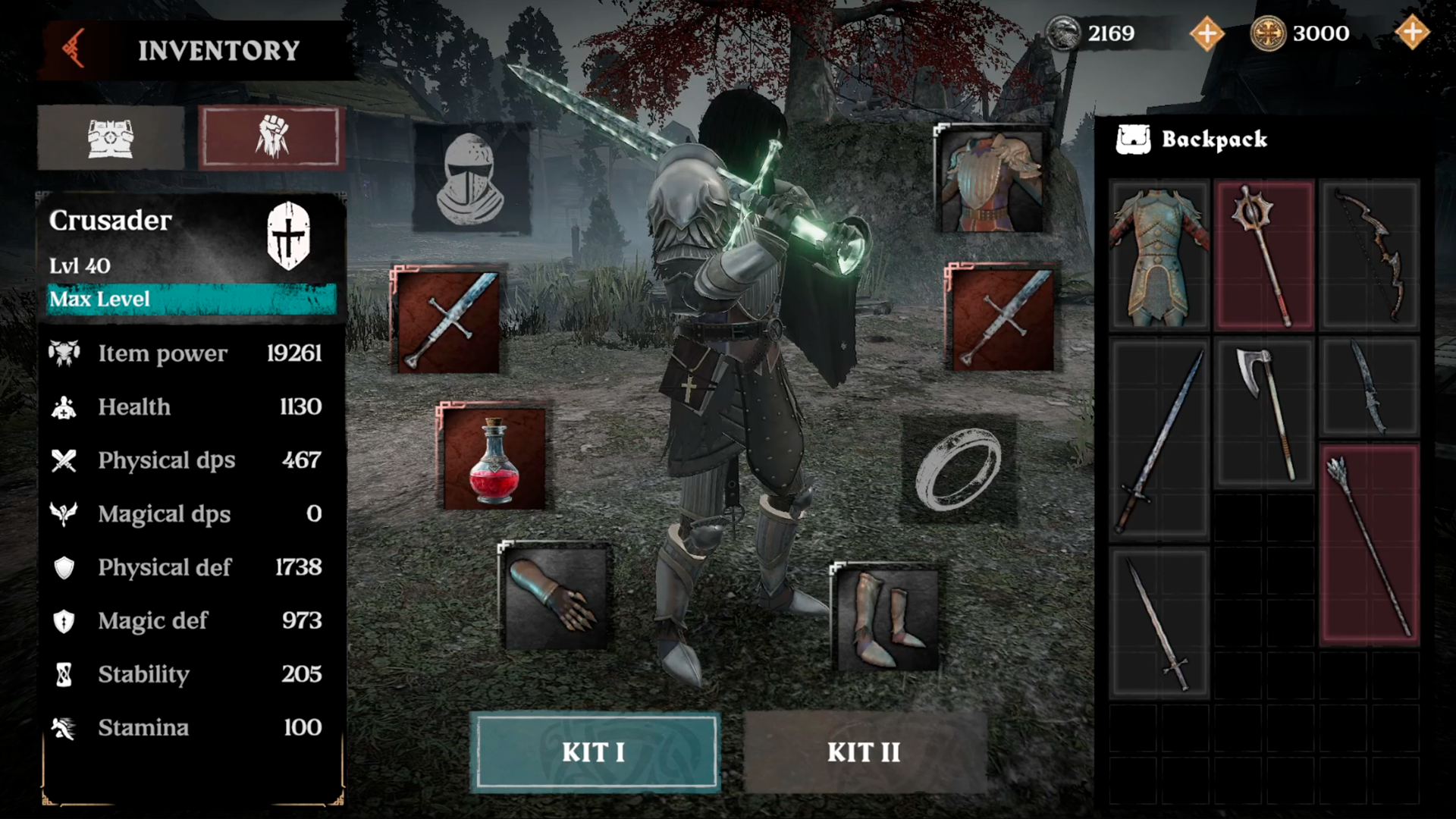Add more gold coins with plus button
Viewport: 1456px width, 819px height.
pos(1411,33)
